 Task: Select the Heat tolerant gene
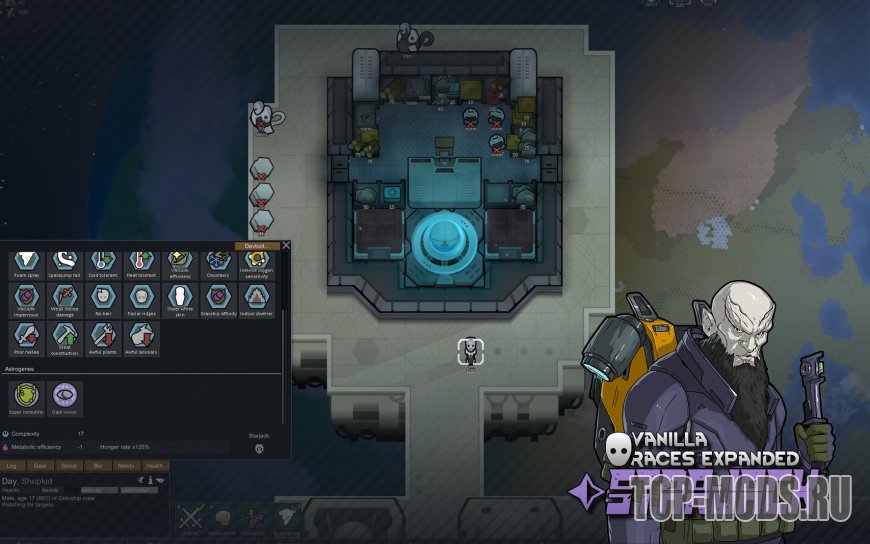(139, 263)
